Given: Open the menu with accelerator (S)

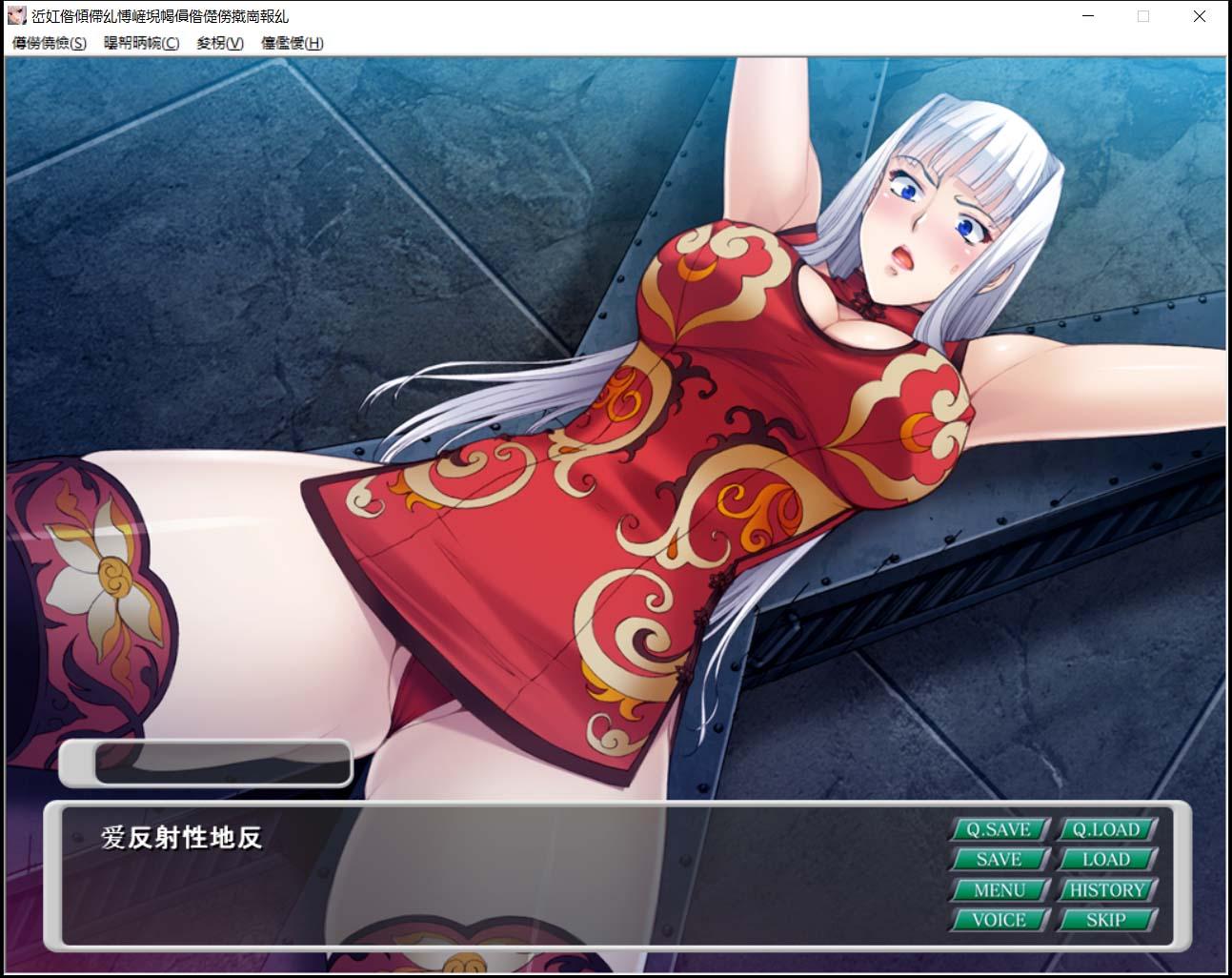Looking at the screenshot, I should tap(46, 43).
